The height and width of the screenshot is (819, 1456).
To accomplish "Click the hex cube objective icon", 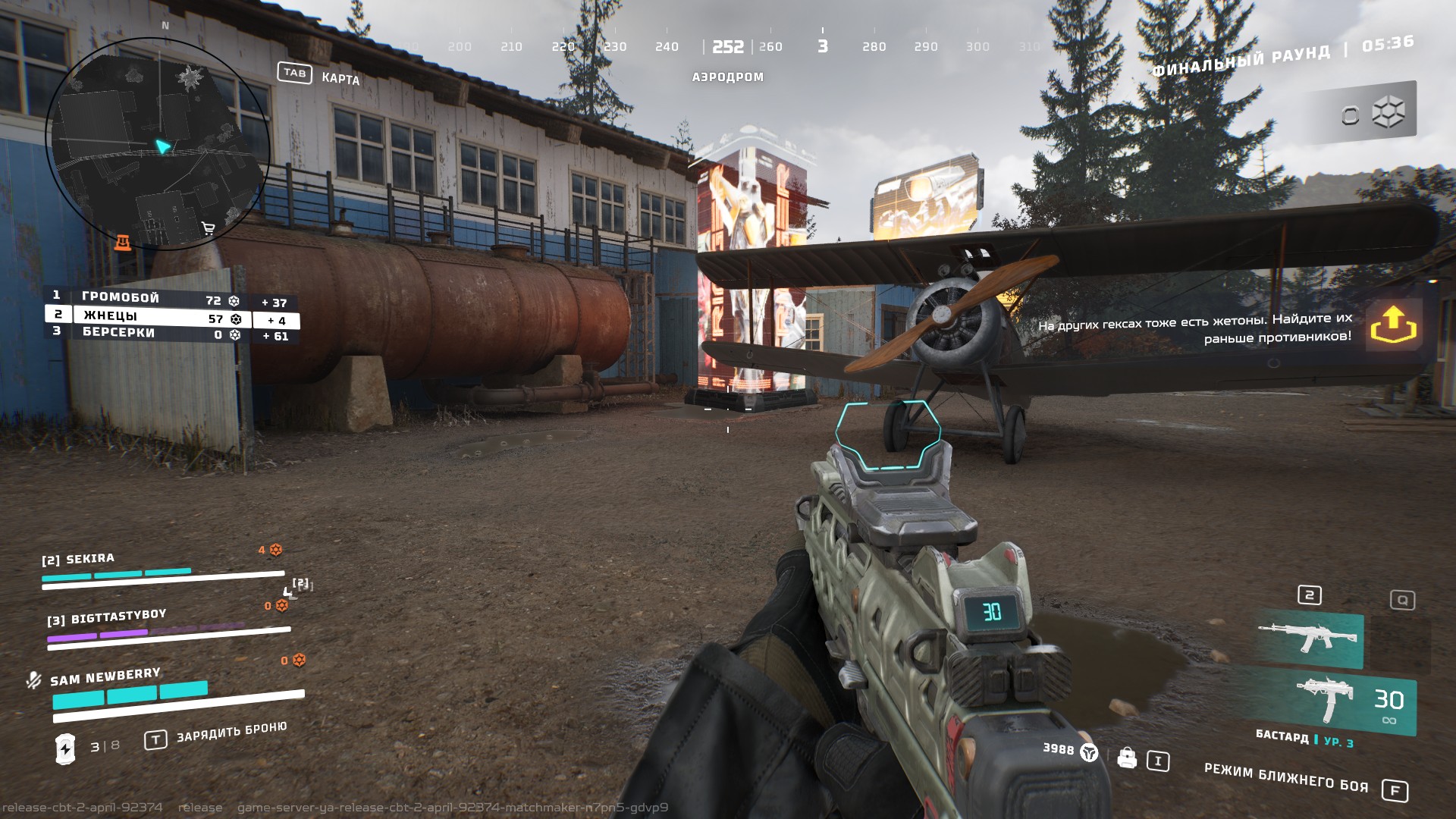I will (x=1388, y=114).
